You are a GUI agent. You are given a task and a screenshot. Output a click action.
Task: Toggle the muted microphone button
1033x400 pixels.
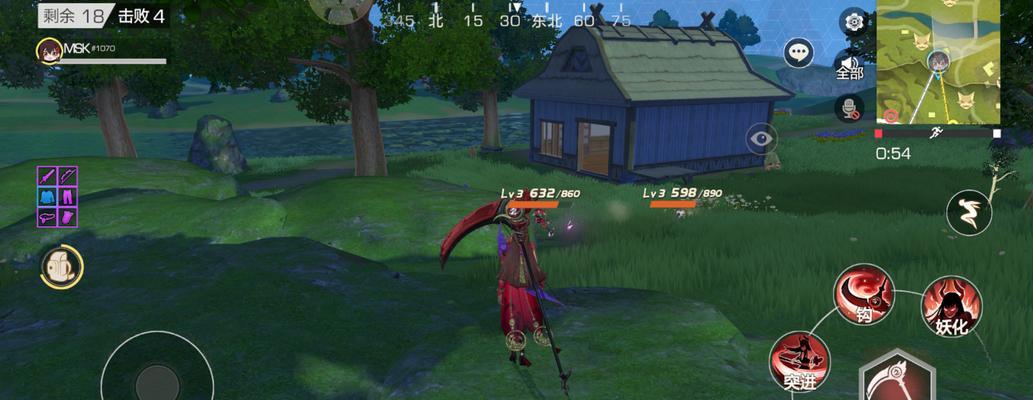click(x=850, y=107)
